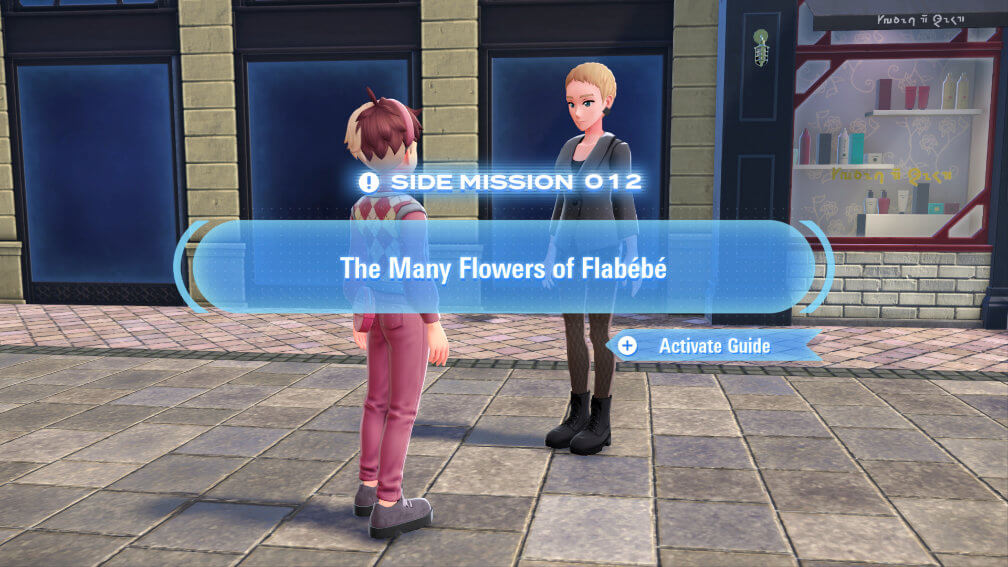Select The Many Flowers of Flabébé banner

[503, 268]
